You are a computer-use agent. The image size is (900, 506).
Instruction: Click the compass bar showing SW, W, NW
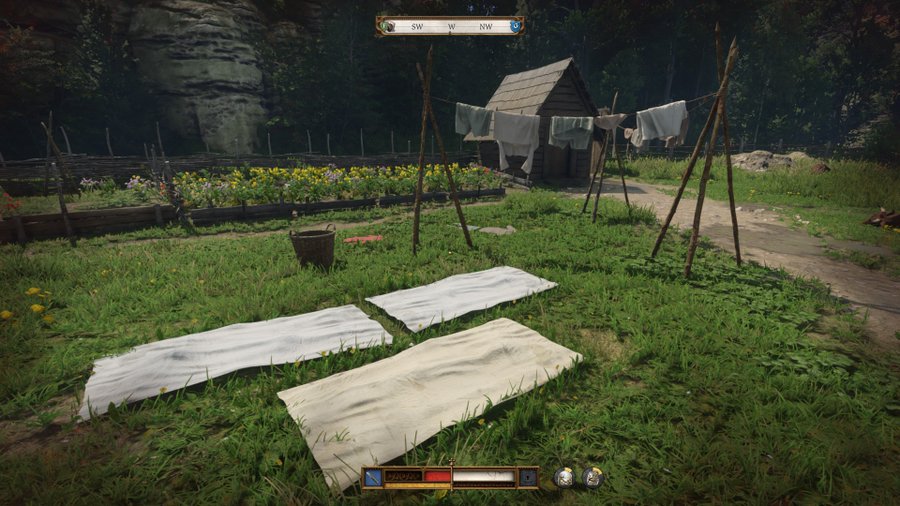tap(450, 26)
